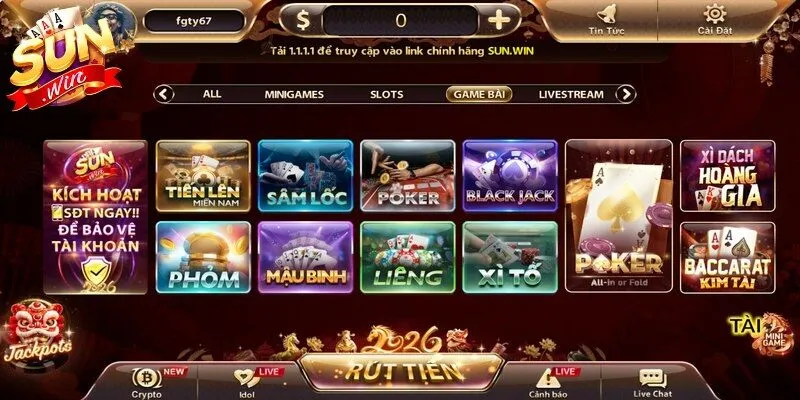Open the Tin Tức news bell
This screenshot has height=400, width=800.
click(x=606, y=19)
